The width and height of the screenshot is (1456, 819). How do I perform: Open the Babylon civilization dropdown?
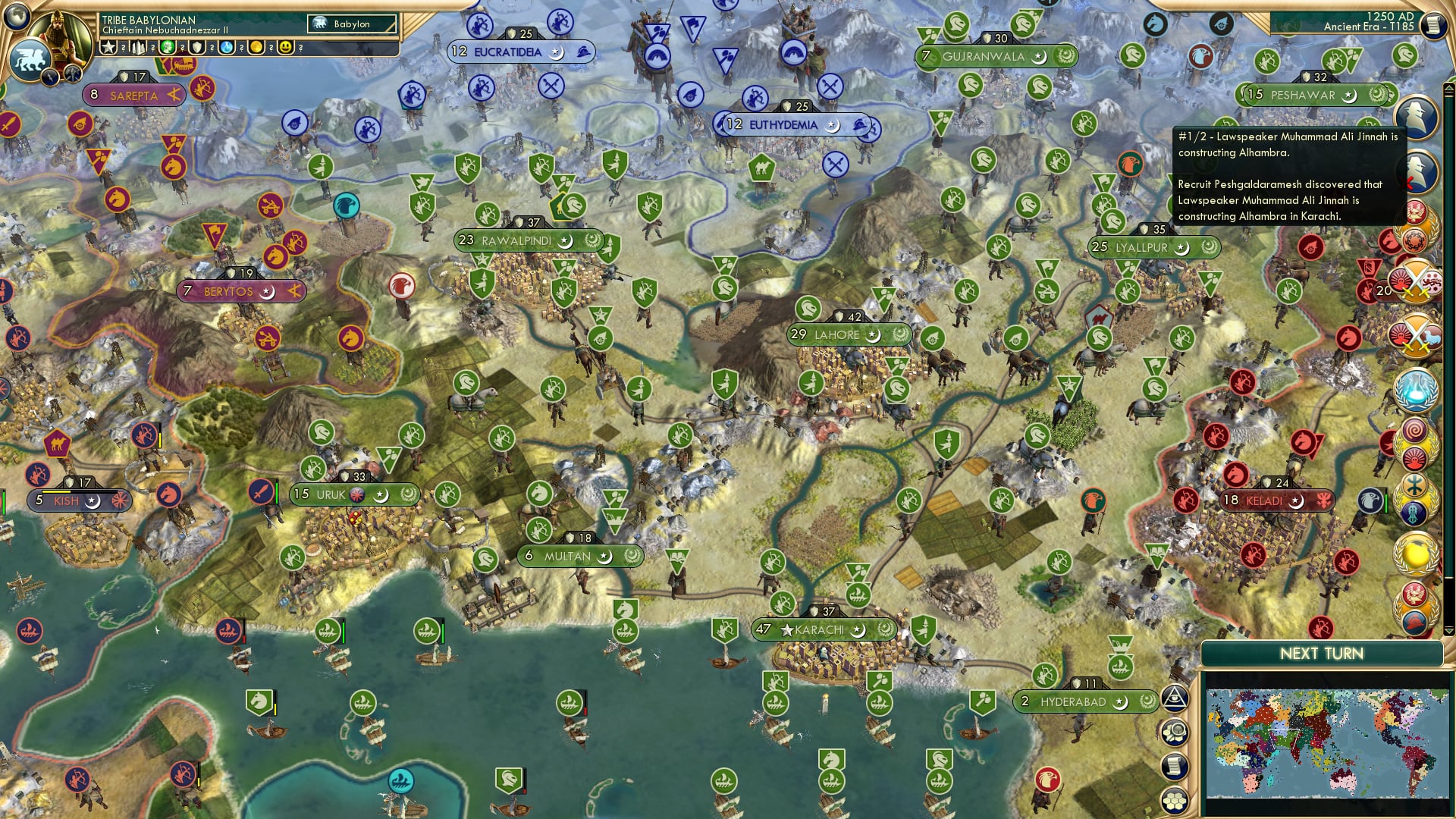[353, 24]
